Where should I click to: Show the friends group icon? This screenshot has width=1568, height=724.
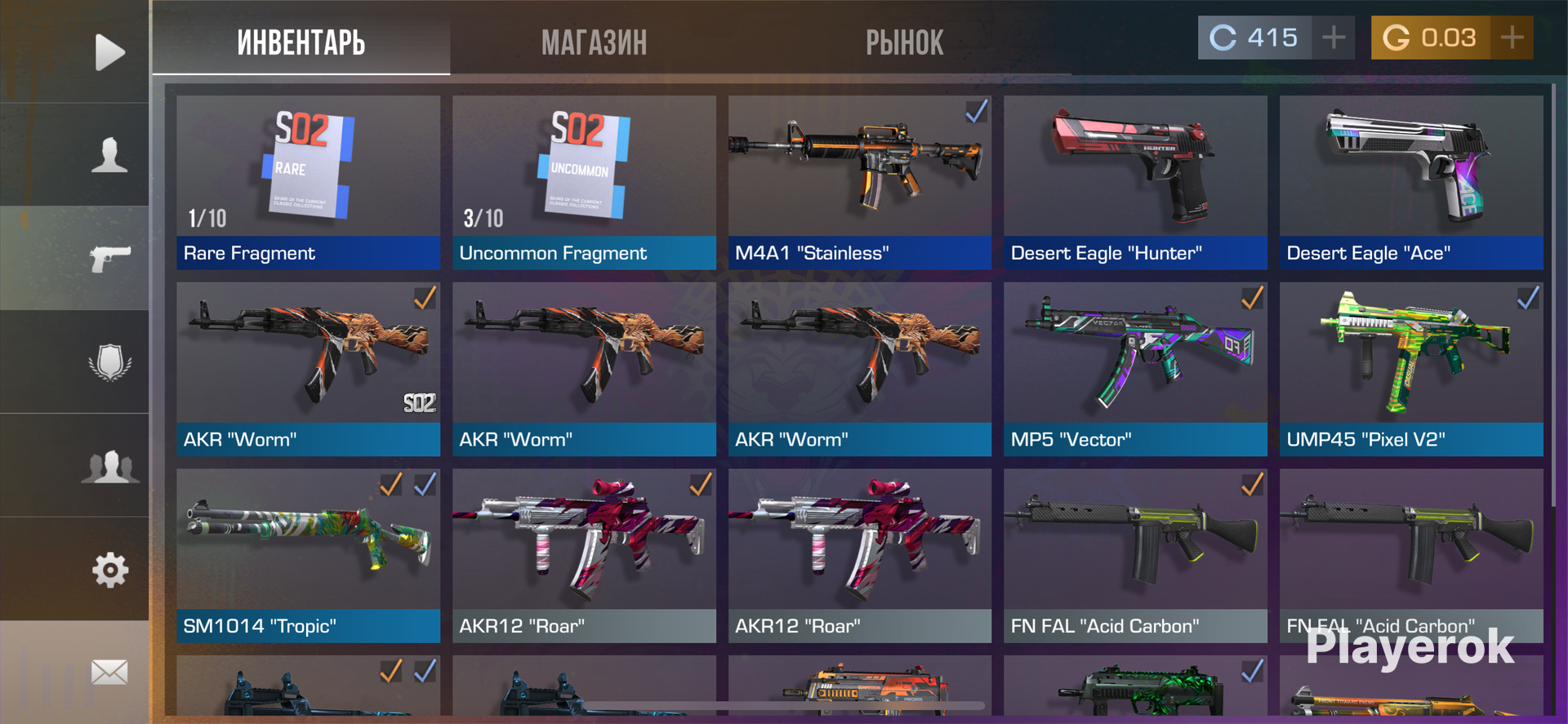(x=109, y=466)
